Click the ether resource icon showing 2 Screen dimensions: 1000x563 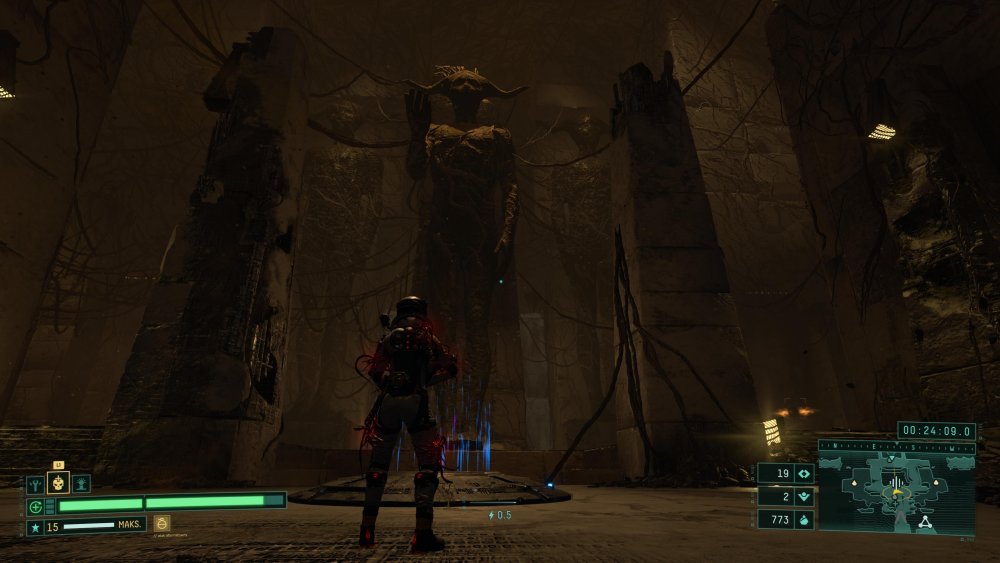(805, 496)
